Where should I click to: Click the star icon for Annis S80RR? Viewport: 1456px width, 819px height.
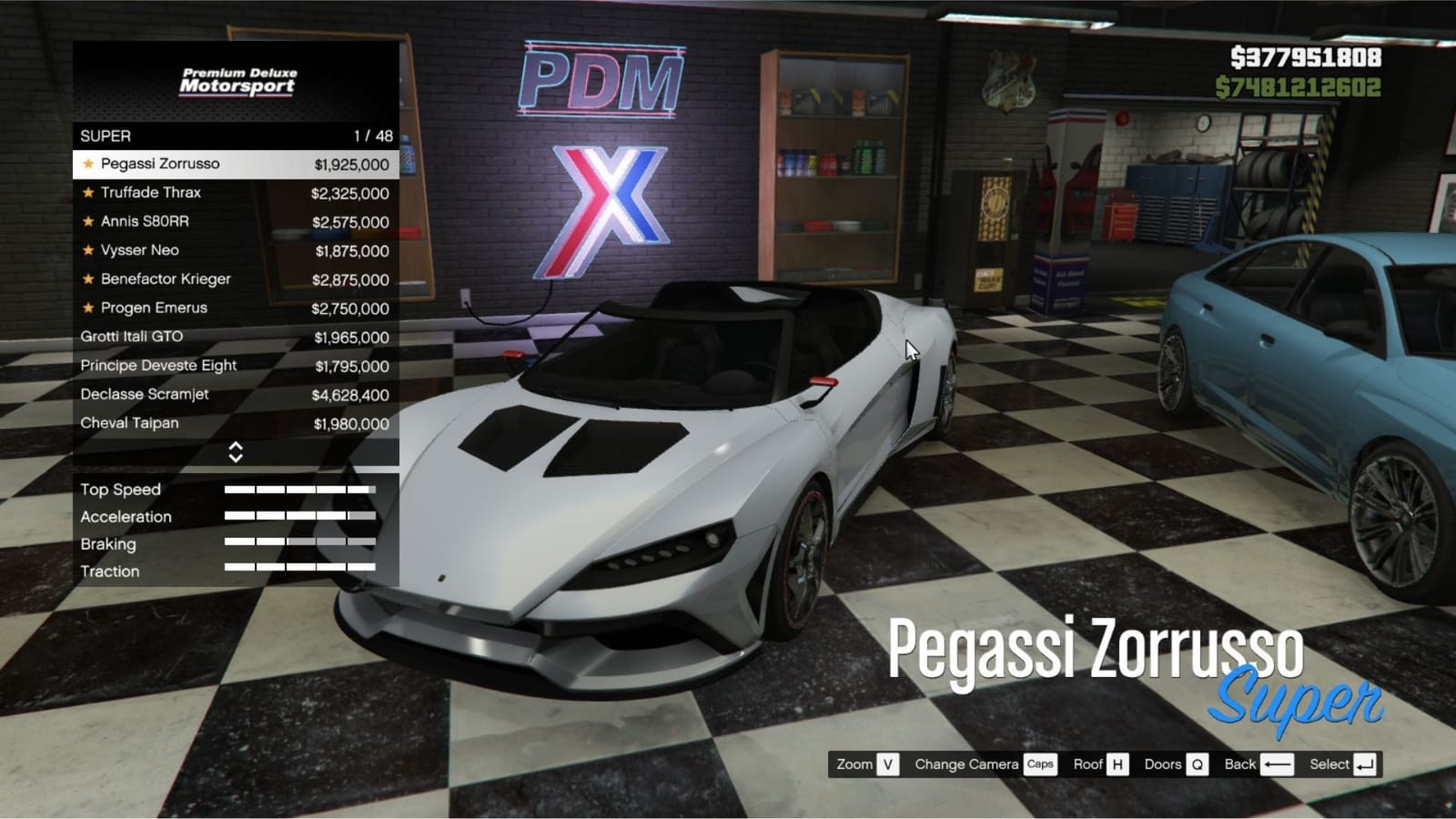coord(86,221)
